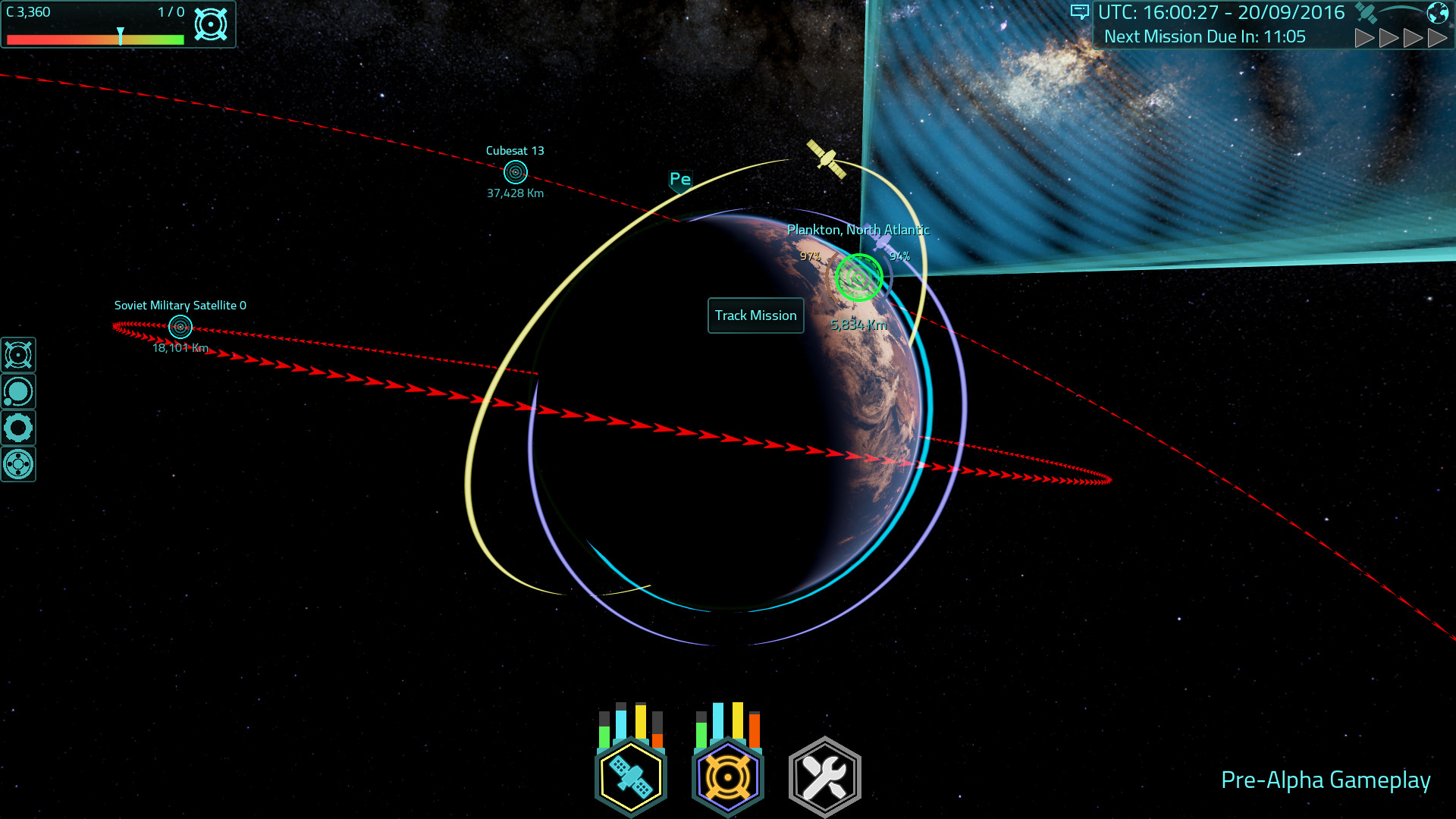
Task: Select the 94% signal label near the mission
Action: [x=899, y=256]
